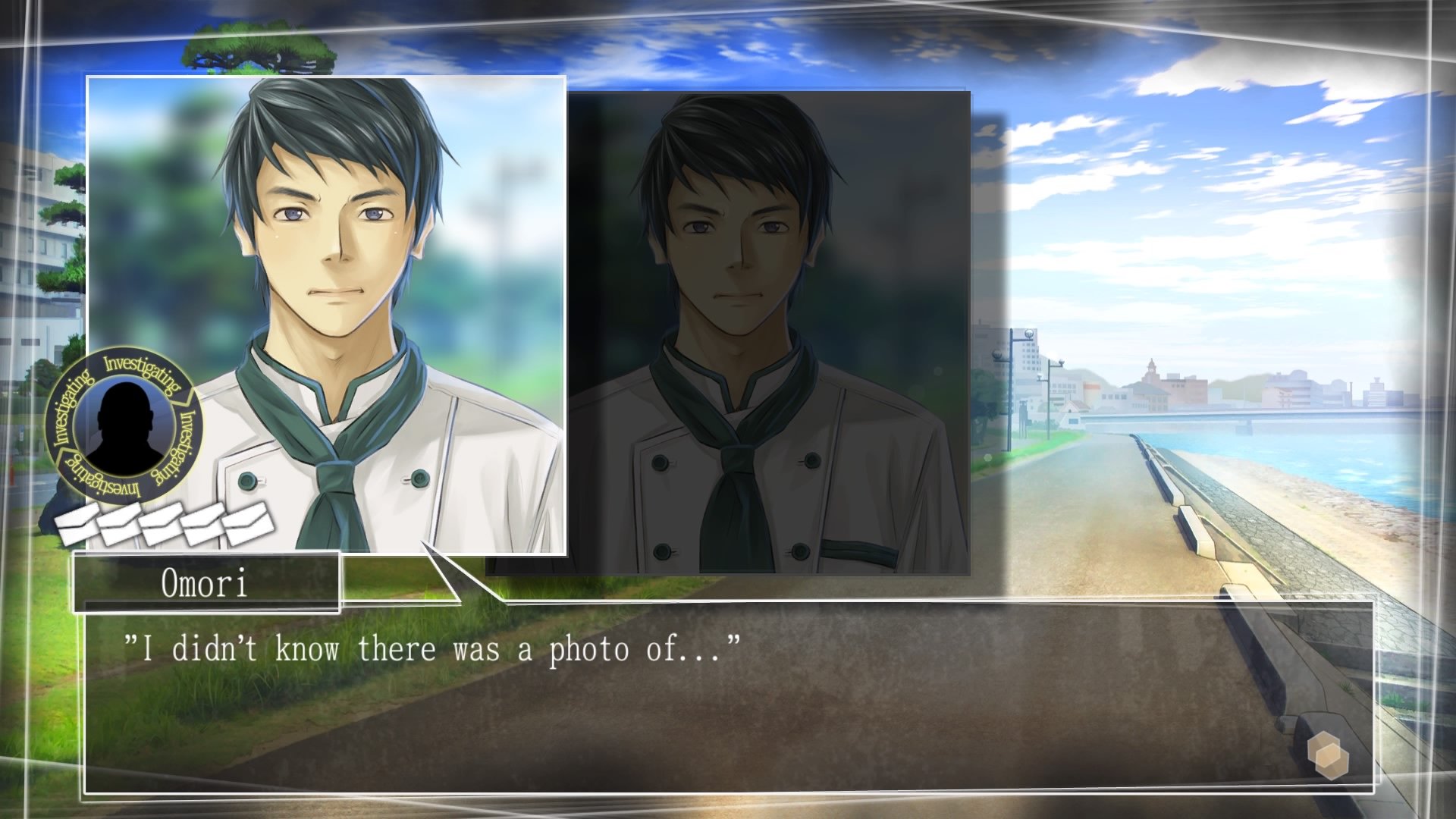Click Omori's highlighted close-up portrait
The width and height of the screenshot is (1456, 819).
[326, 303]
